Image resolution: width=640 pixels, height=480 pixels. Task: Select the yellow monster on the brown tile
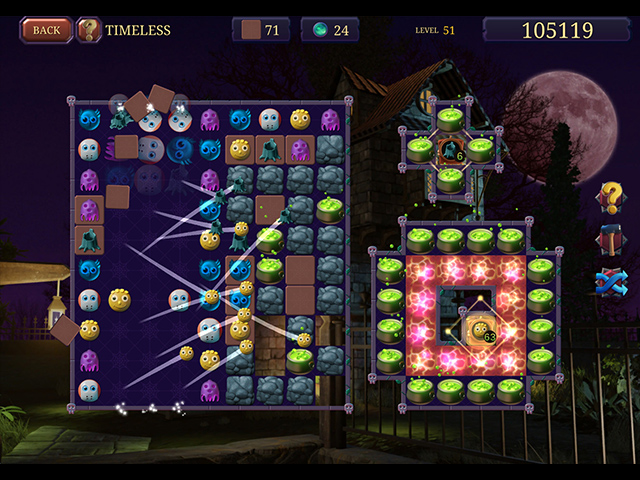point(240,150)
